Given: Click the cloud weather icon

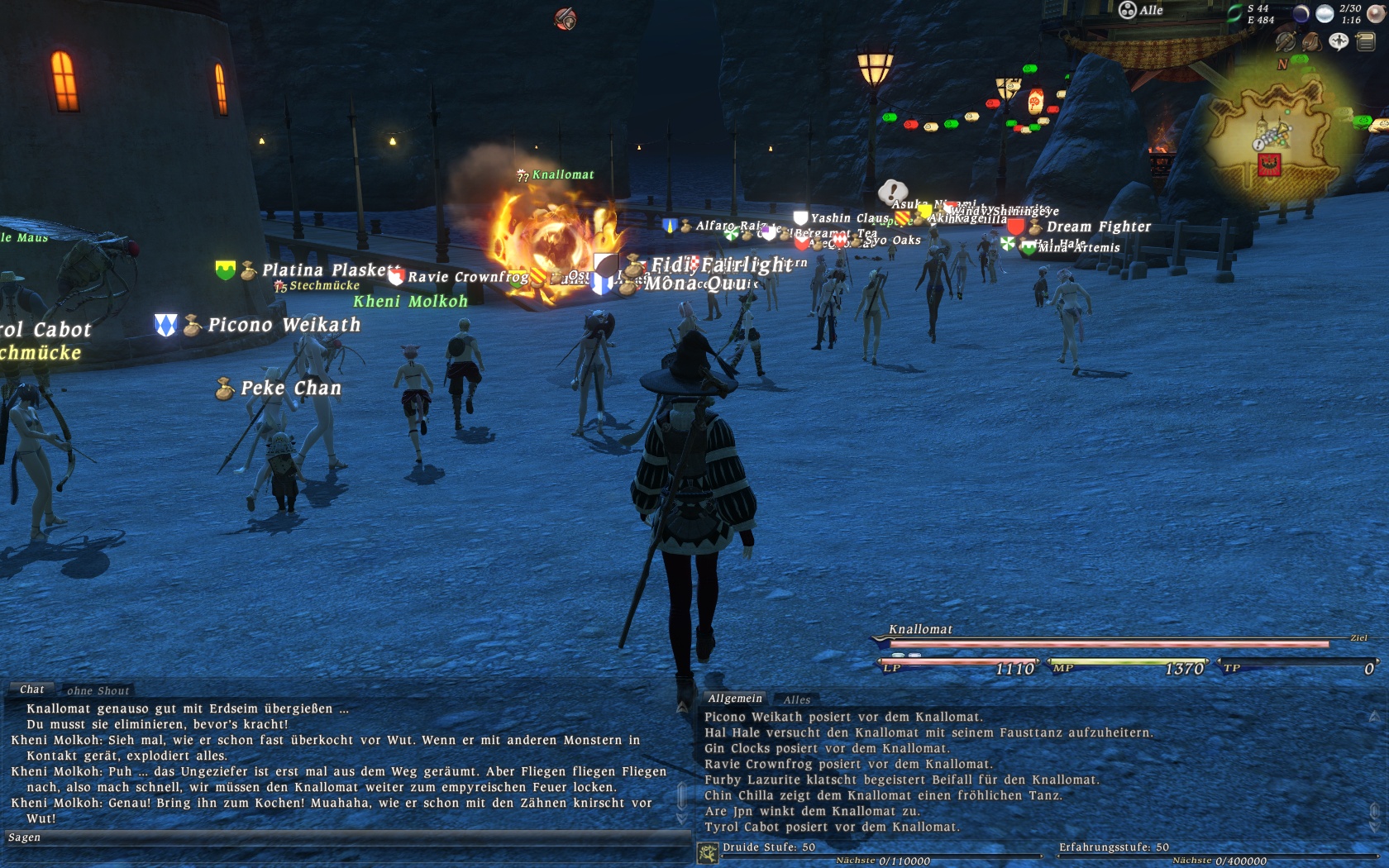Looking at the screenshot, I should coord(1325,13).
